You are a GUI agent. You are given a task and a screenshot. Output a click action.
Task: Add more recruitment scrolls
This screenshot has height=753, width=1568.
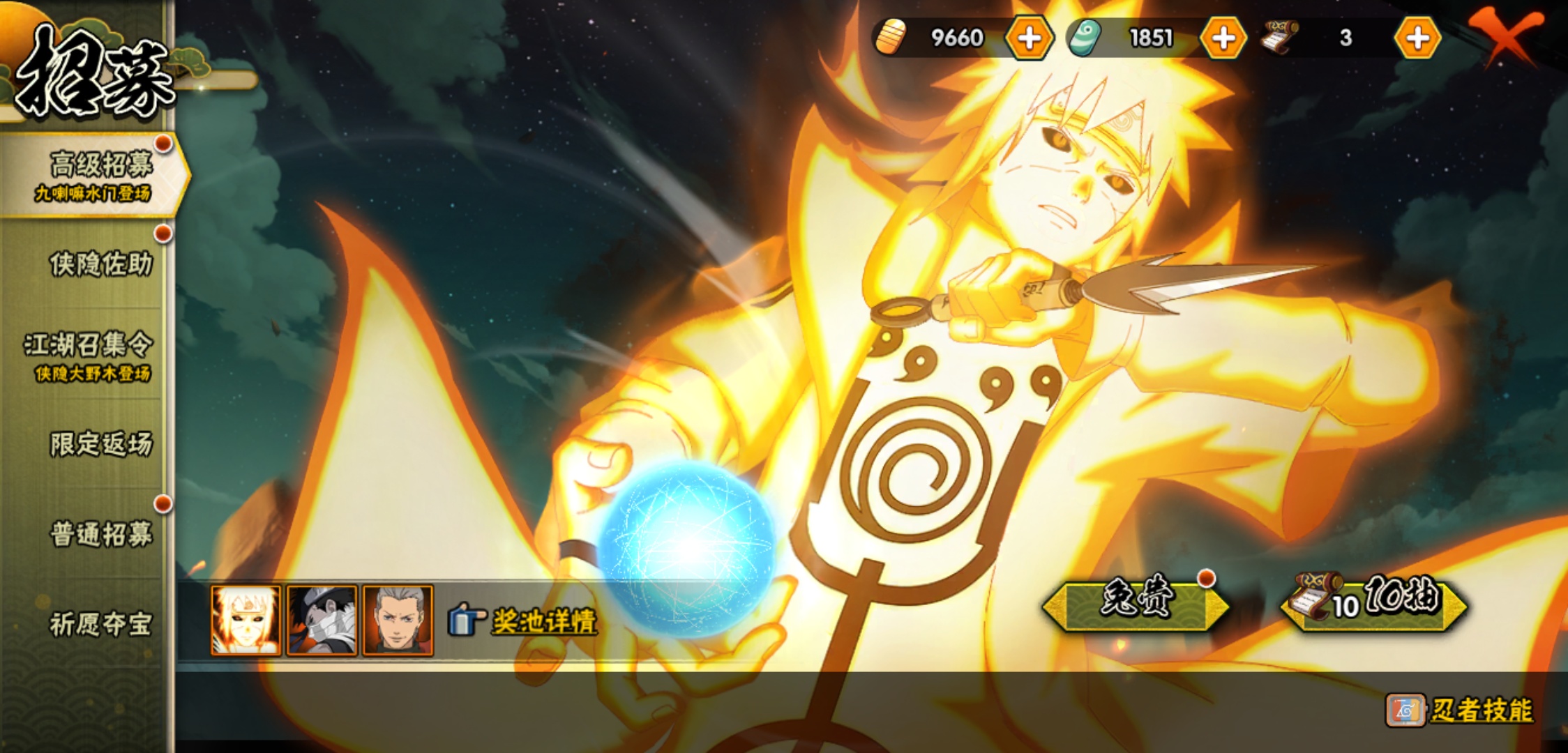pos(1417,38)
